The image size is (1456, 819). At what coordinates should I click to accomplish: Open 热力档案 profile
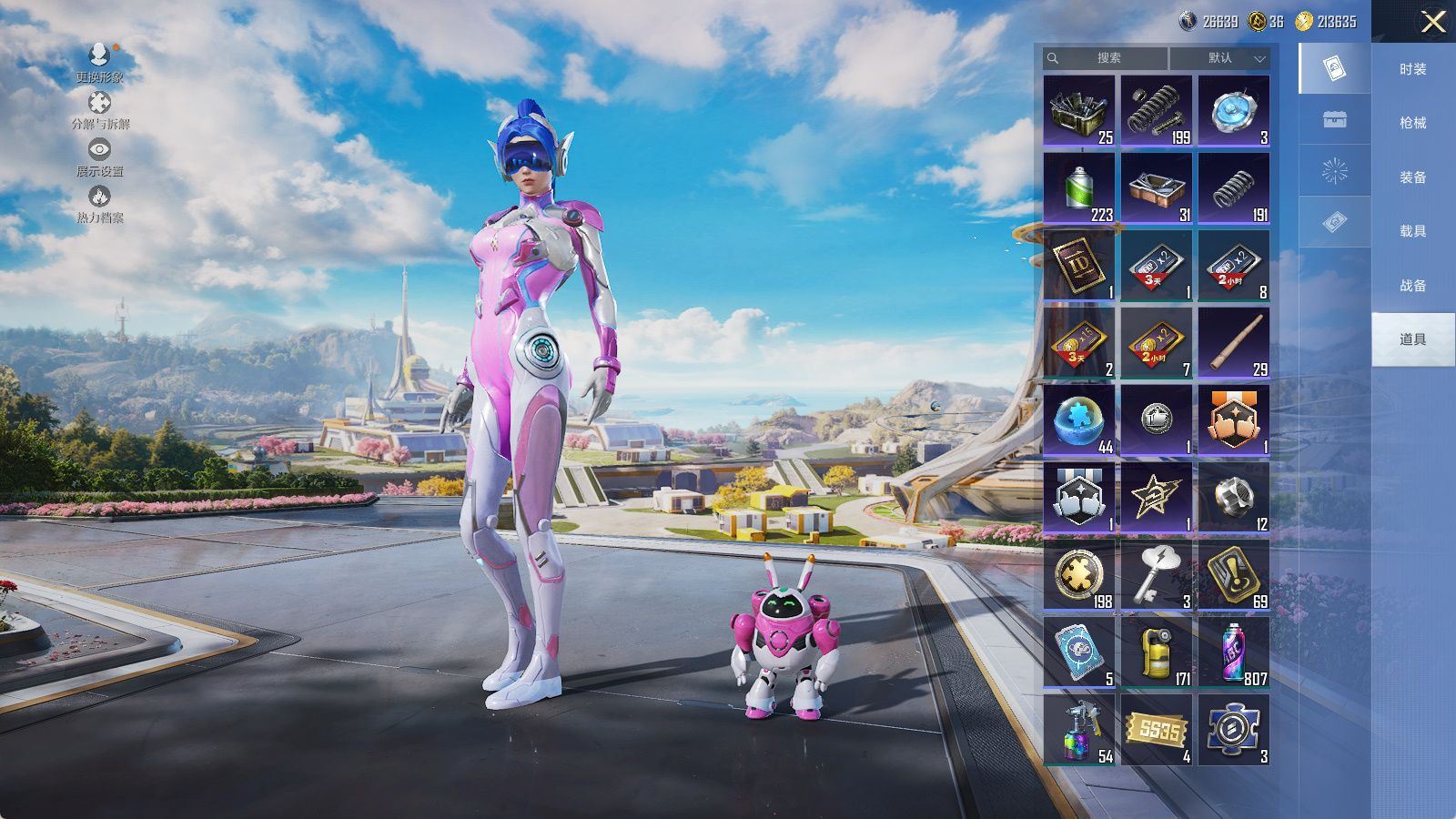[99, 204]
